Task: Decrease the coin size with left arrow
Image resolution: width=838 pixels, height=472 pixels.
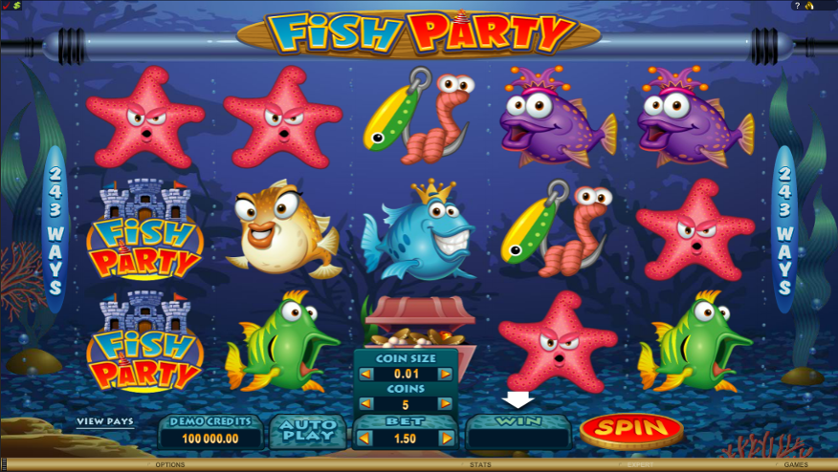Action: 364,375
